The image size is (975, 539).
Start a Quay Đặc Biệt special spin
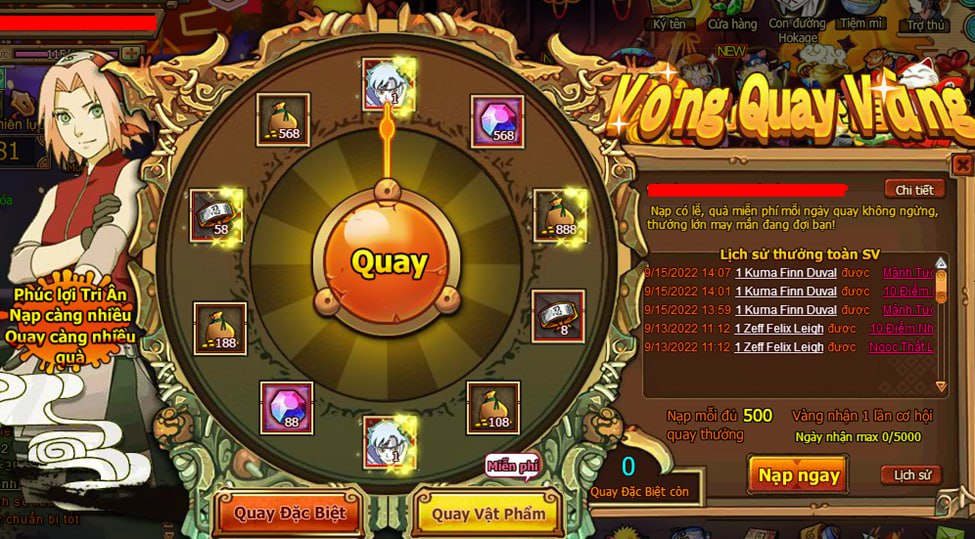pyautogui.click(x=289, y=513)
